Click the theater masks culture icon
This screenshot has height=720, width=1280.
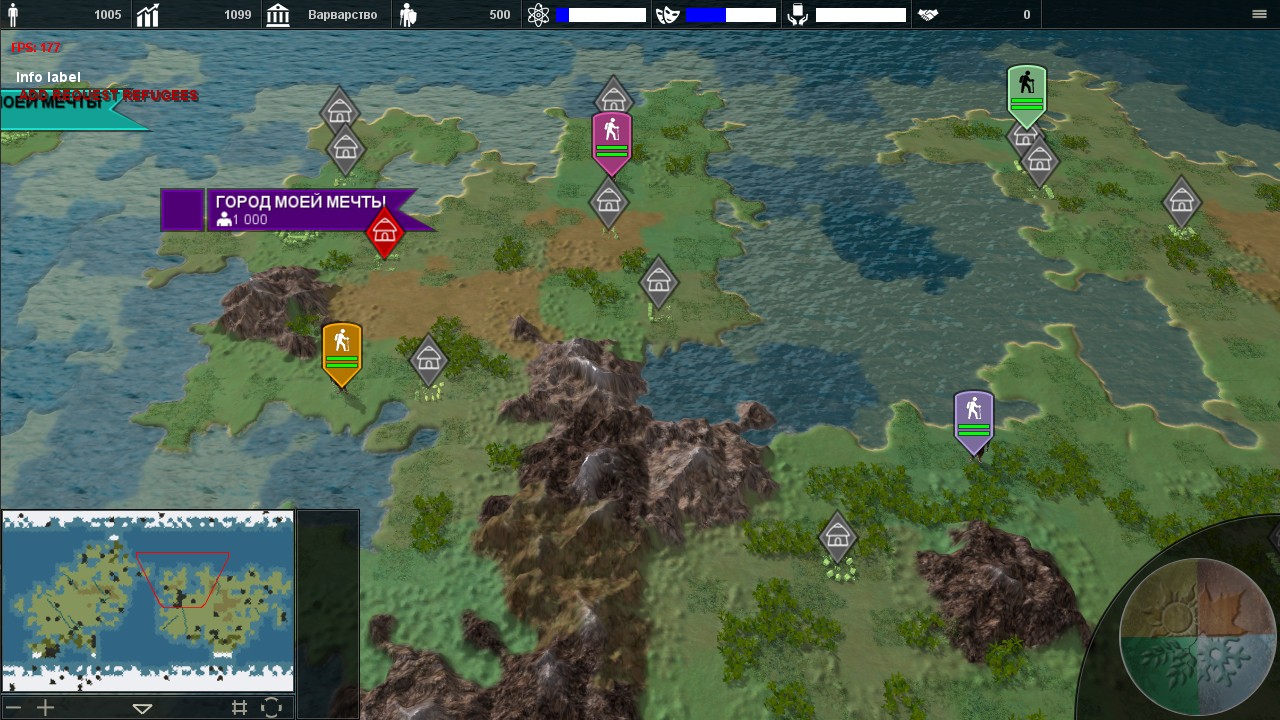(x=667, y=15)
